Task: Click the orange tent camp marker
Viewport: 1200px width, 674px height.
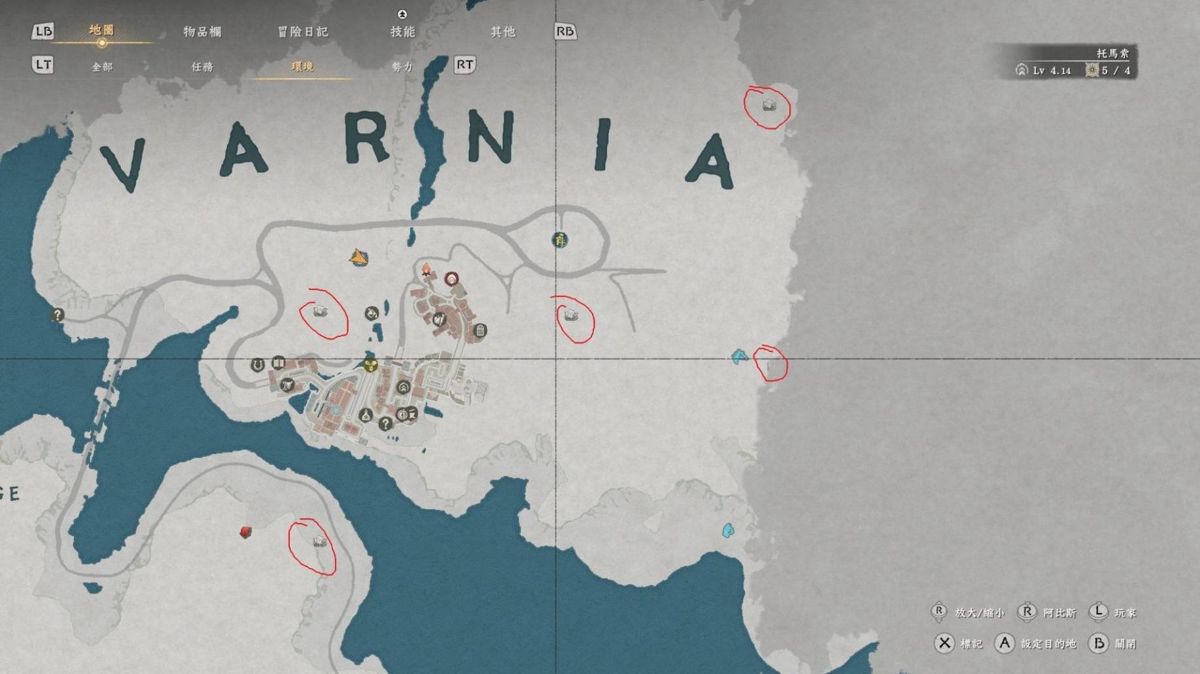Action: point(358,258)
